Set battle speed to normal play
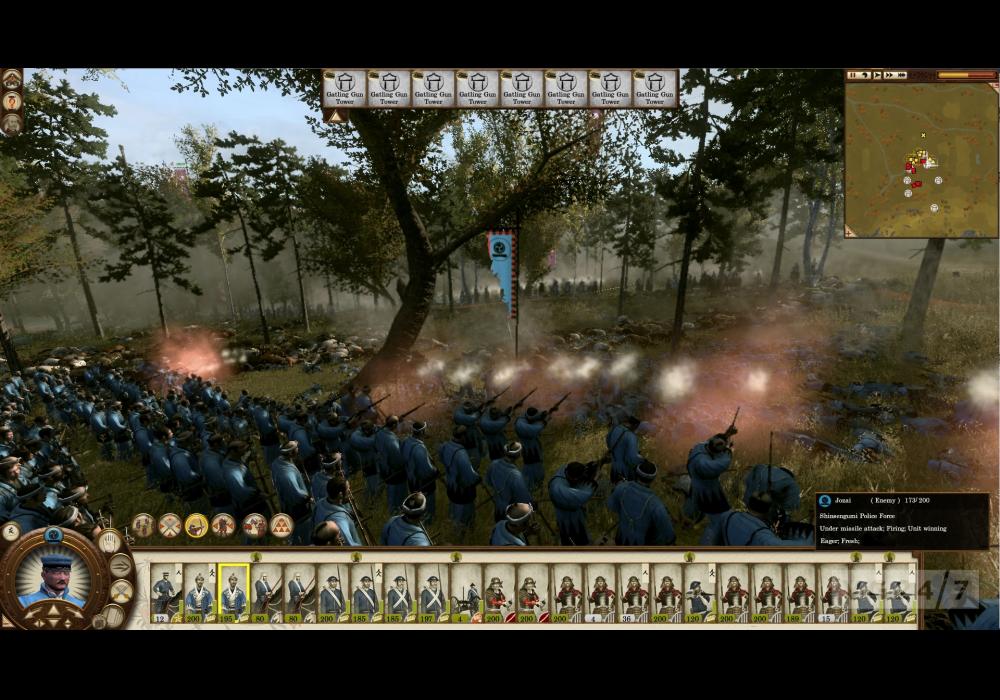Screen dimensions: 1000x700 877,75
